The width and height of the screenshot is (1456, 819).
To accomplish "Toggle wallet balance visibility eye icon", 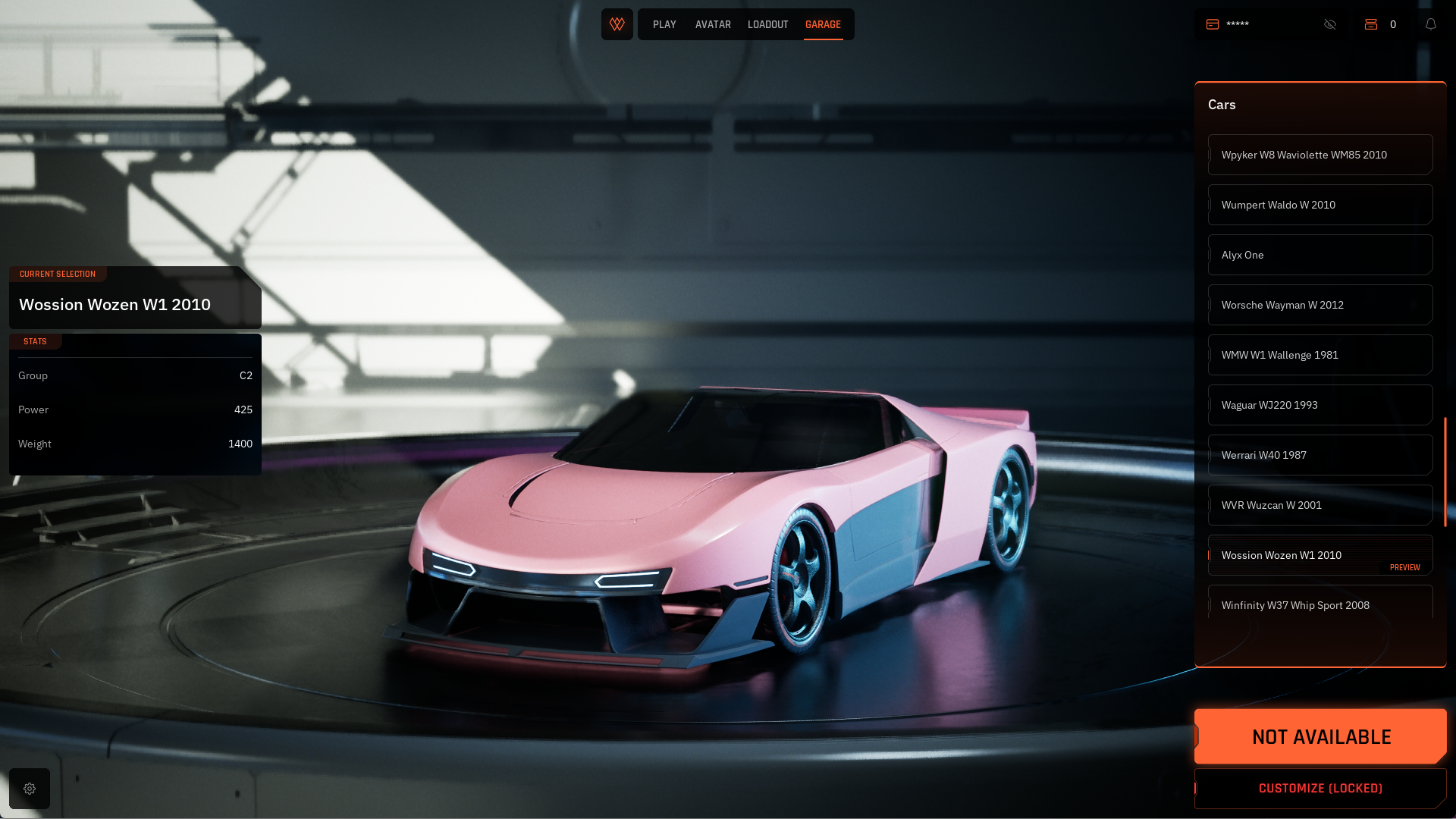I will coord(1330,24).
